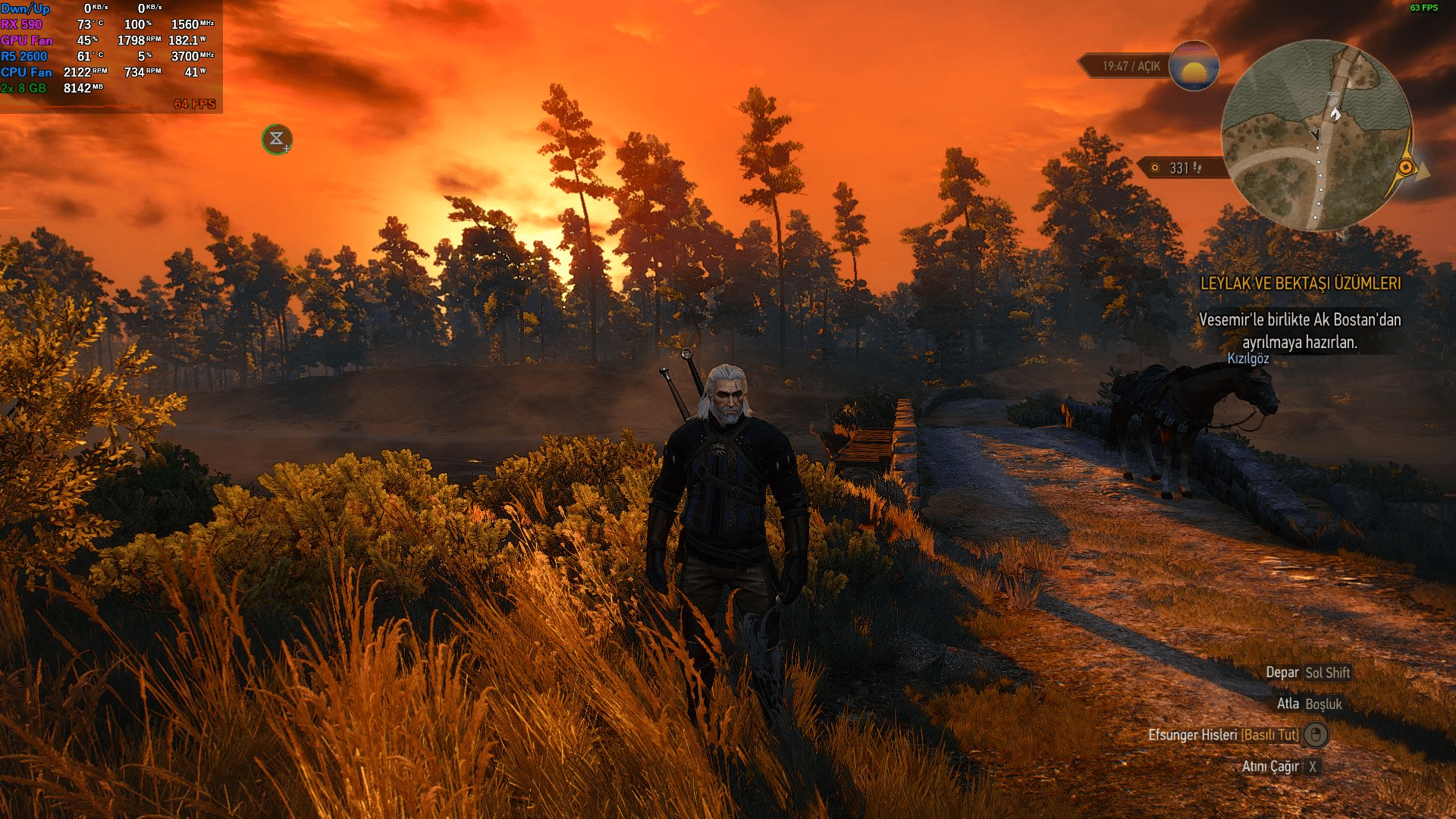
Task: Select the sunset weather icon
Action: [x=1194, y=66]
